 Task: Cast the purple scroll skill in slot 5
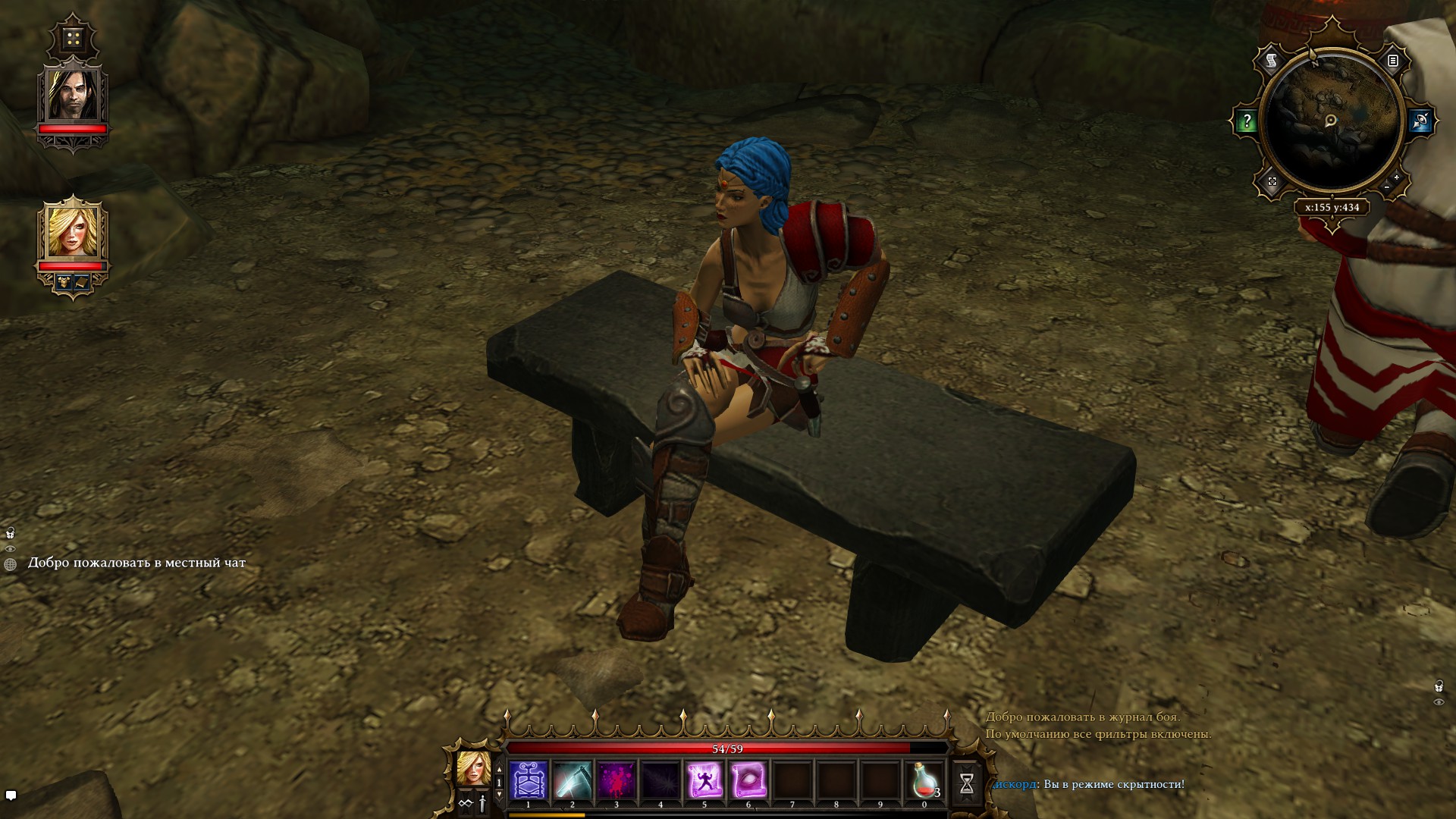704,779
